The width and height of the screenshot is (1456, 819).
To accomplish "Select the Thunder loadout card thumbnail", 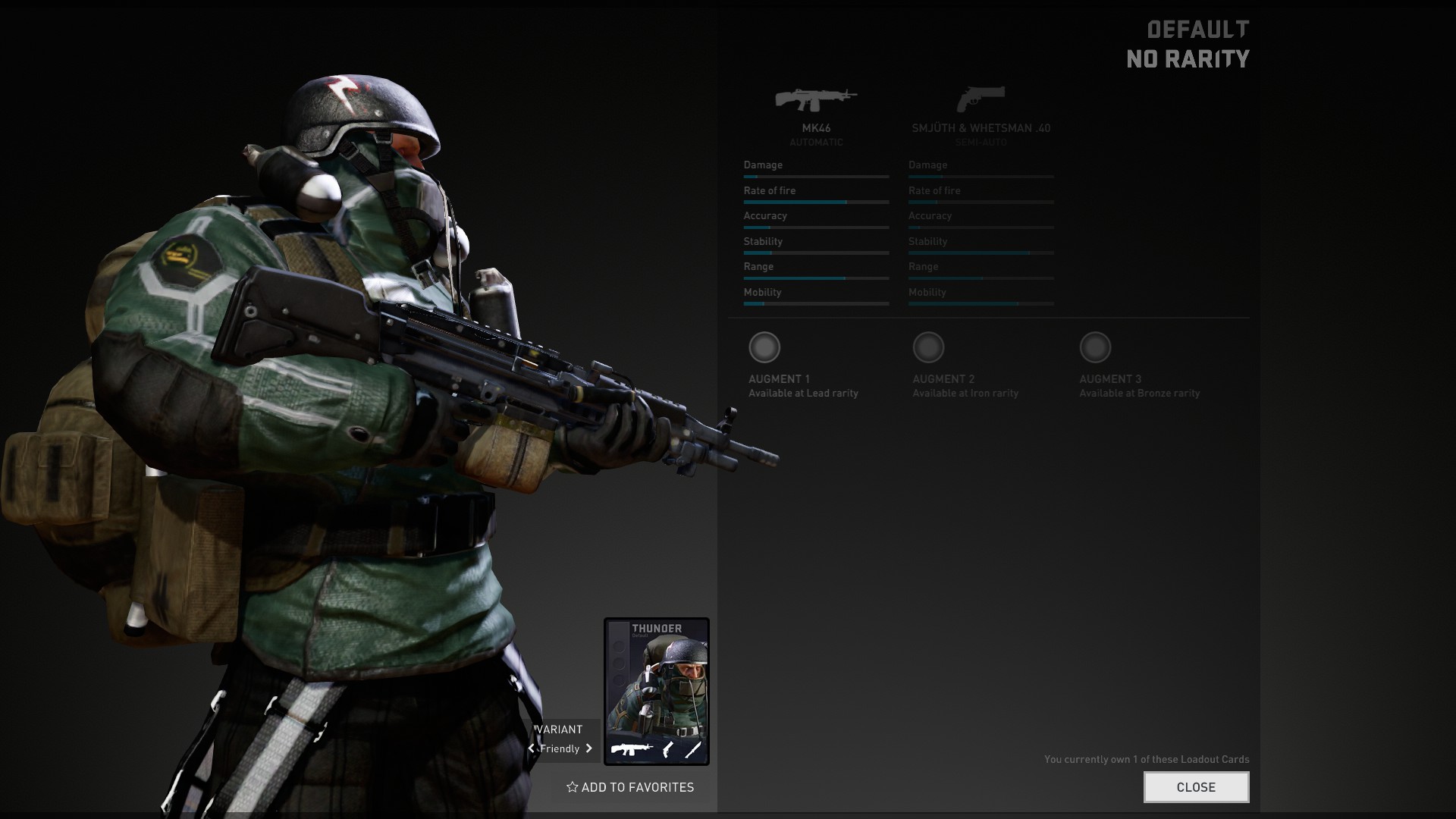I will [x=657, y=691].
